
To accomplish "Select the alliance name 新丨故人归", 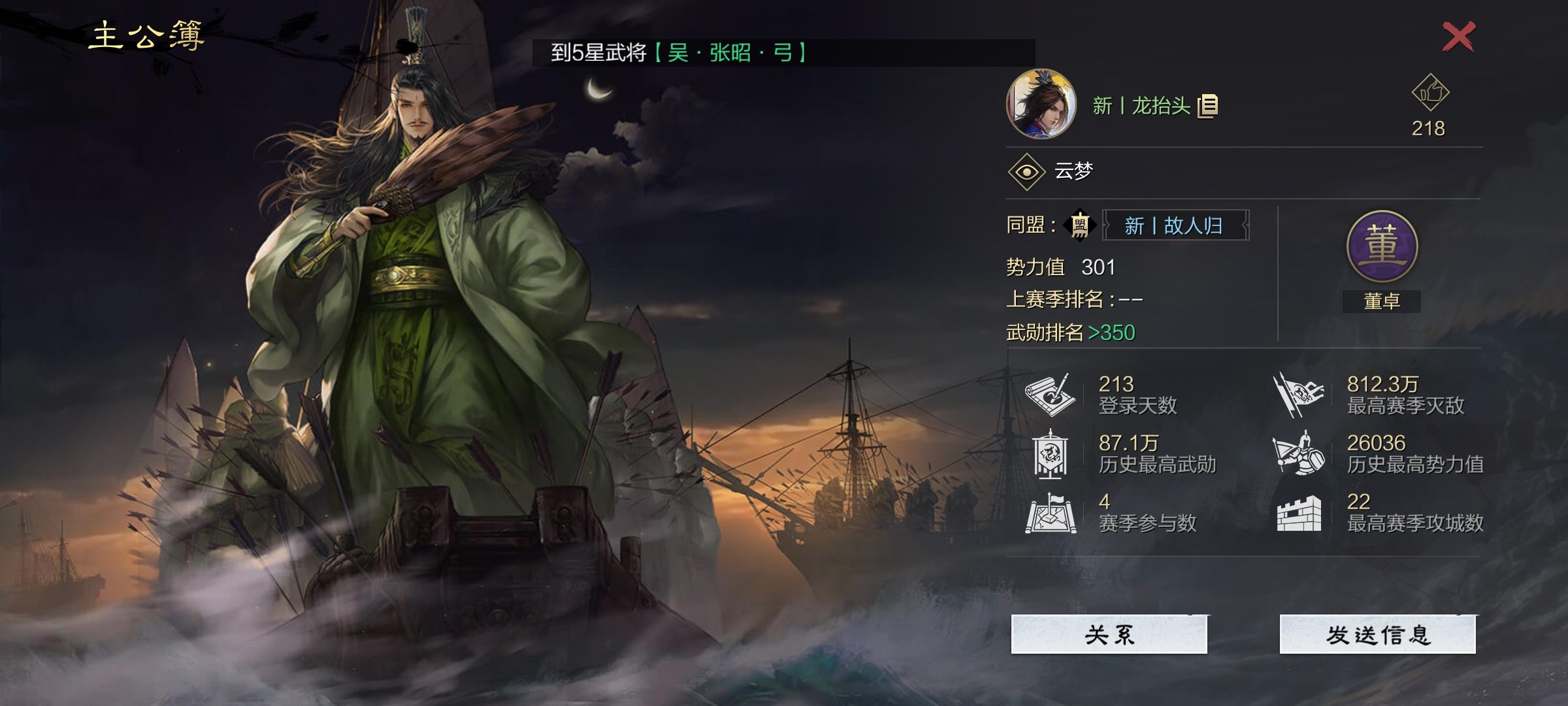I will tap(1175, 226).
